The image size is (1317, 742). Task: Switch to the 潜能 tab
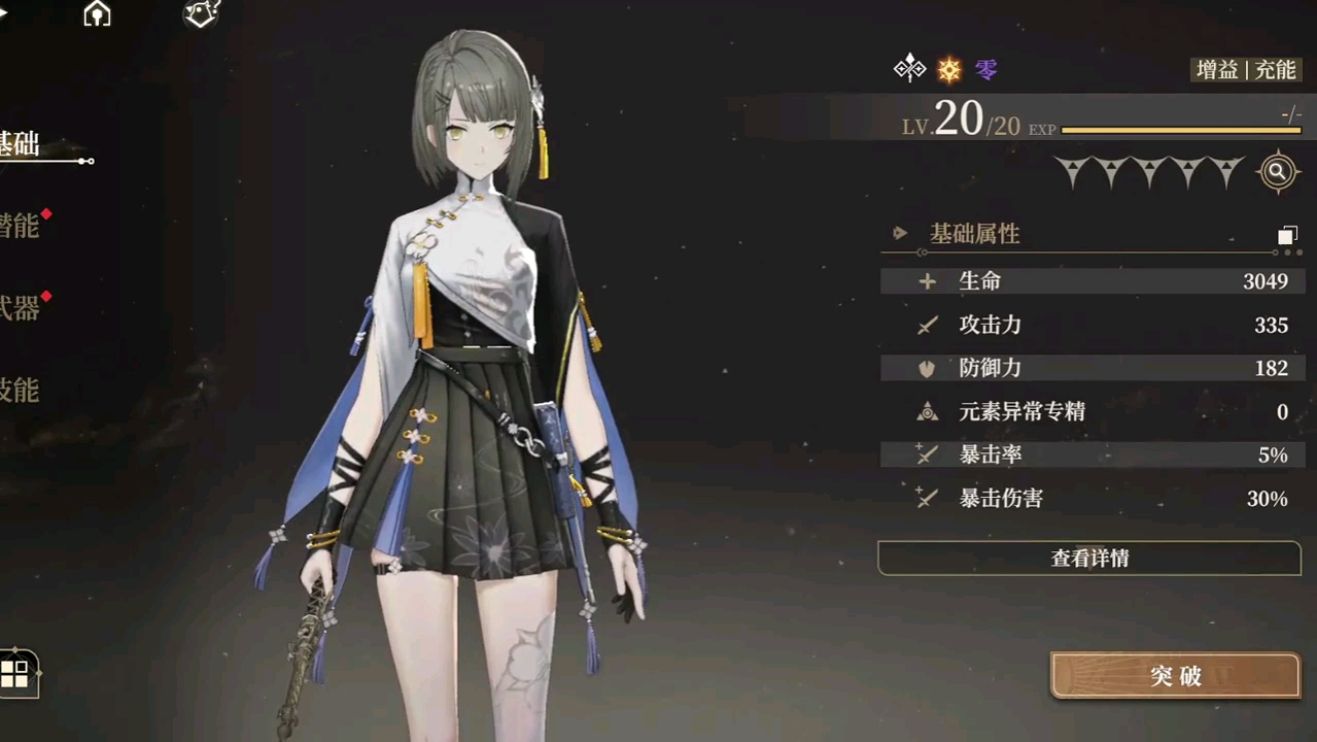20,225
